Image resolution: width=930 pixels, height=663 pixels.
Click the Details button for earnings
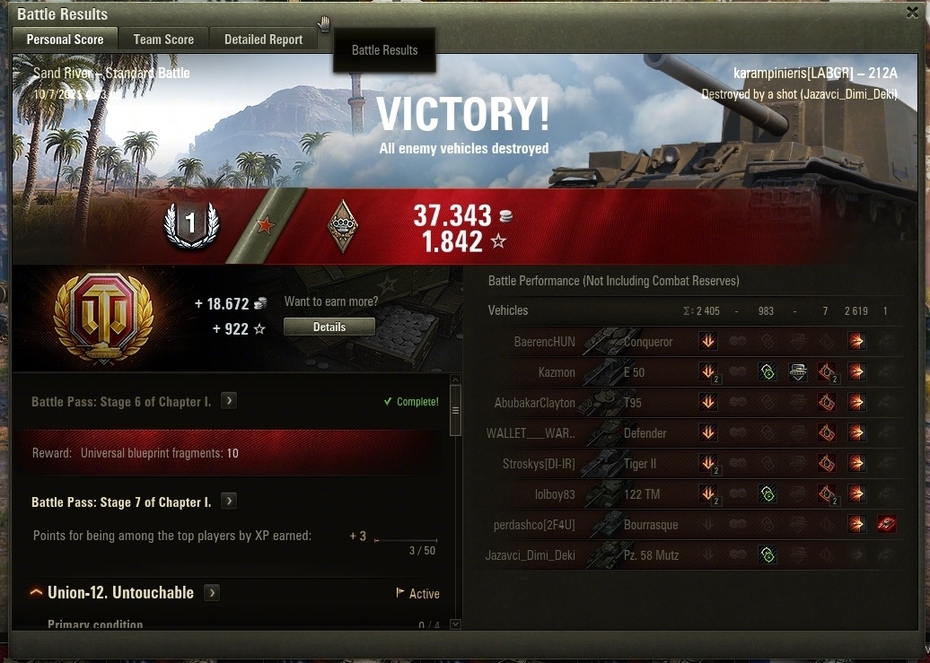pos(329,327)
